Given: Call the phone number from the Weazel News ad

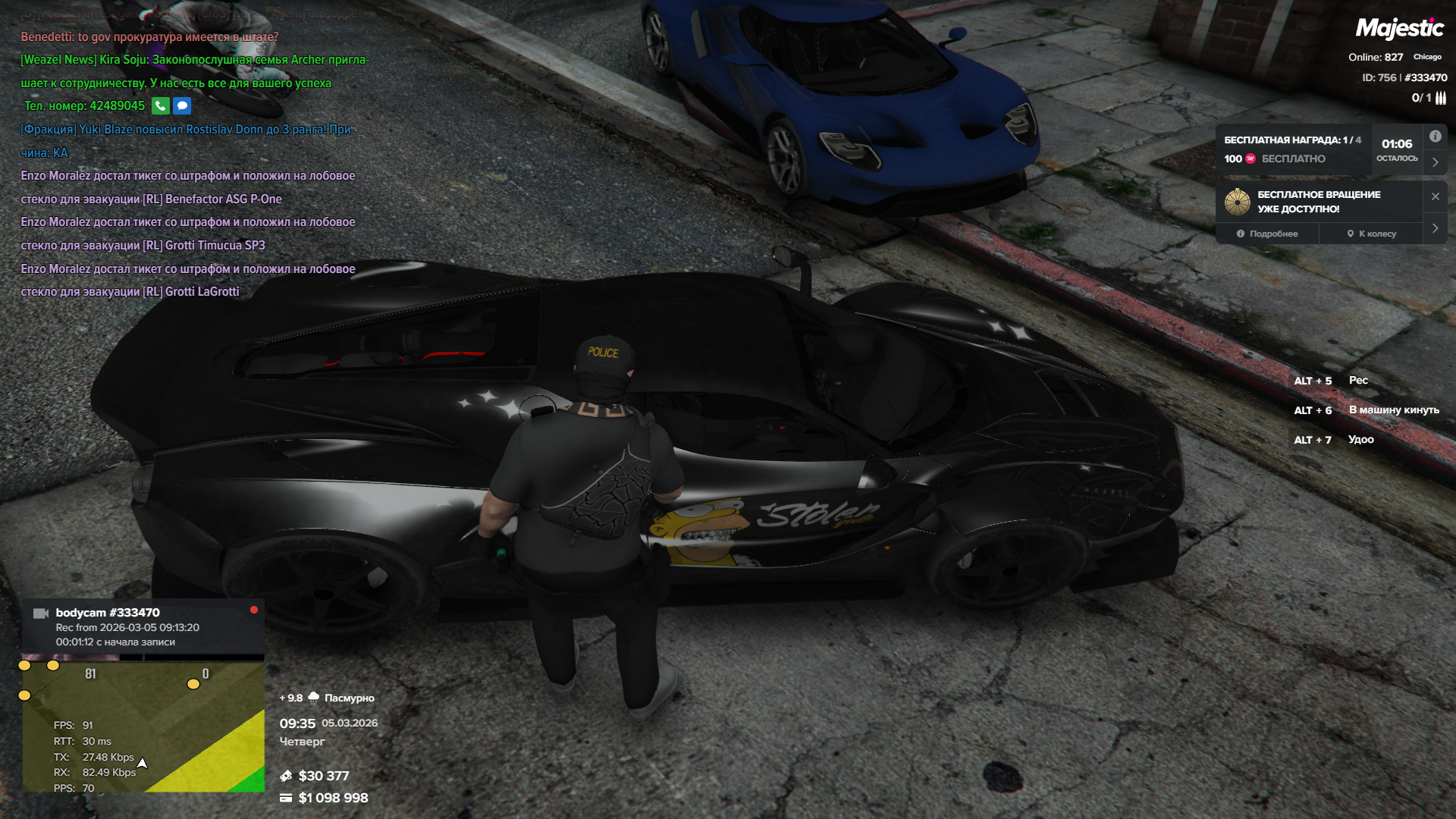Looking at the screenshot, I should (x=160, y=106).
